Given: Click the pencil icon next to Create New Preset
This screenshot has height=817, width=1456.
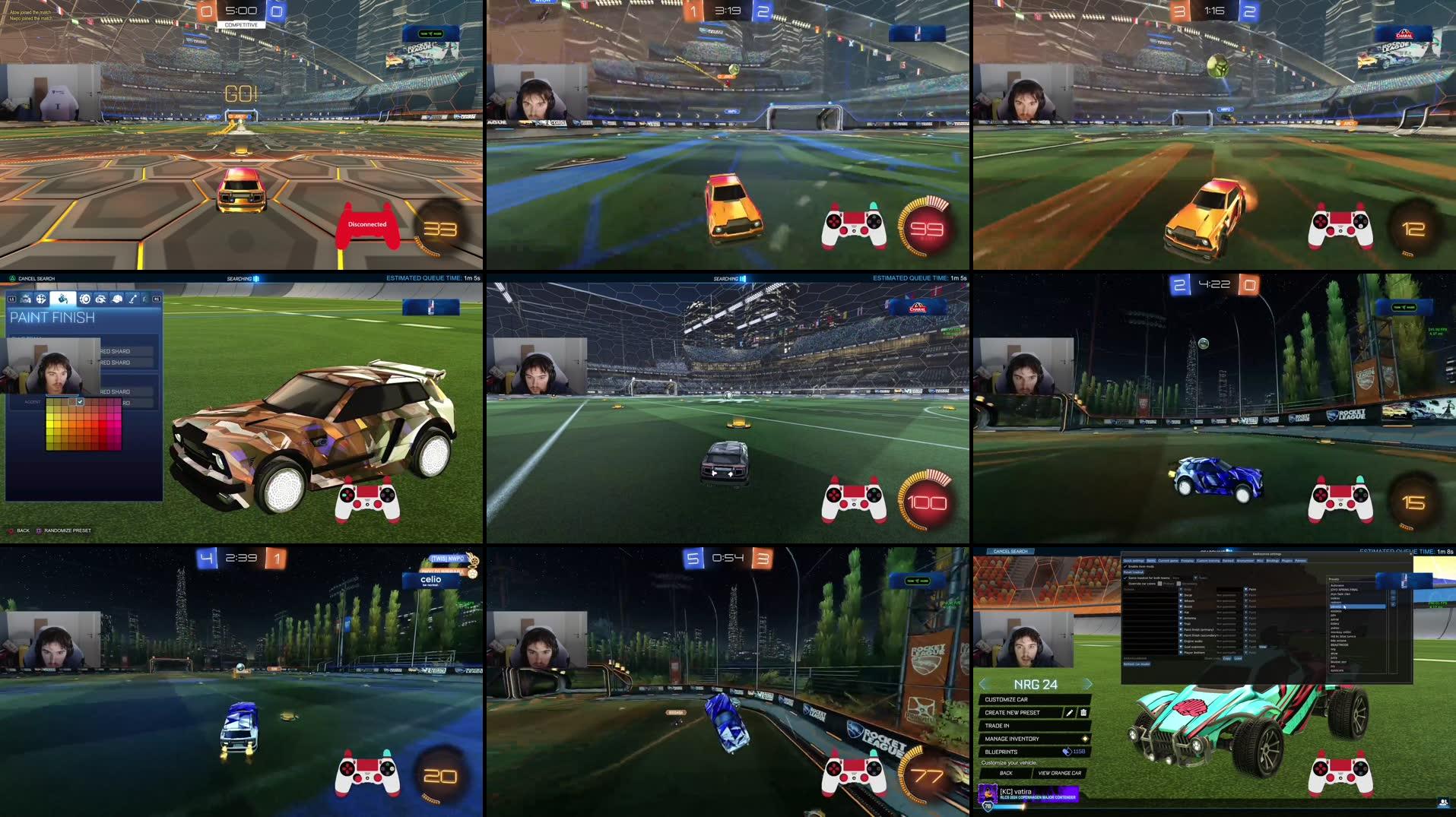Looking at the screenshot, I should pyautogui.click(x=1070, y=713).
